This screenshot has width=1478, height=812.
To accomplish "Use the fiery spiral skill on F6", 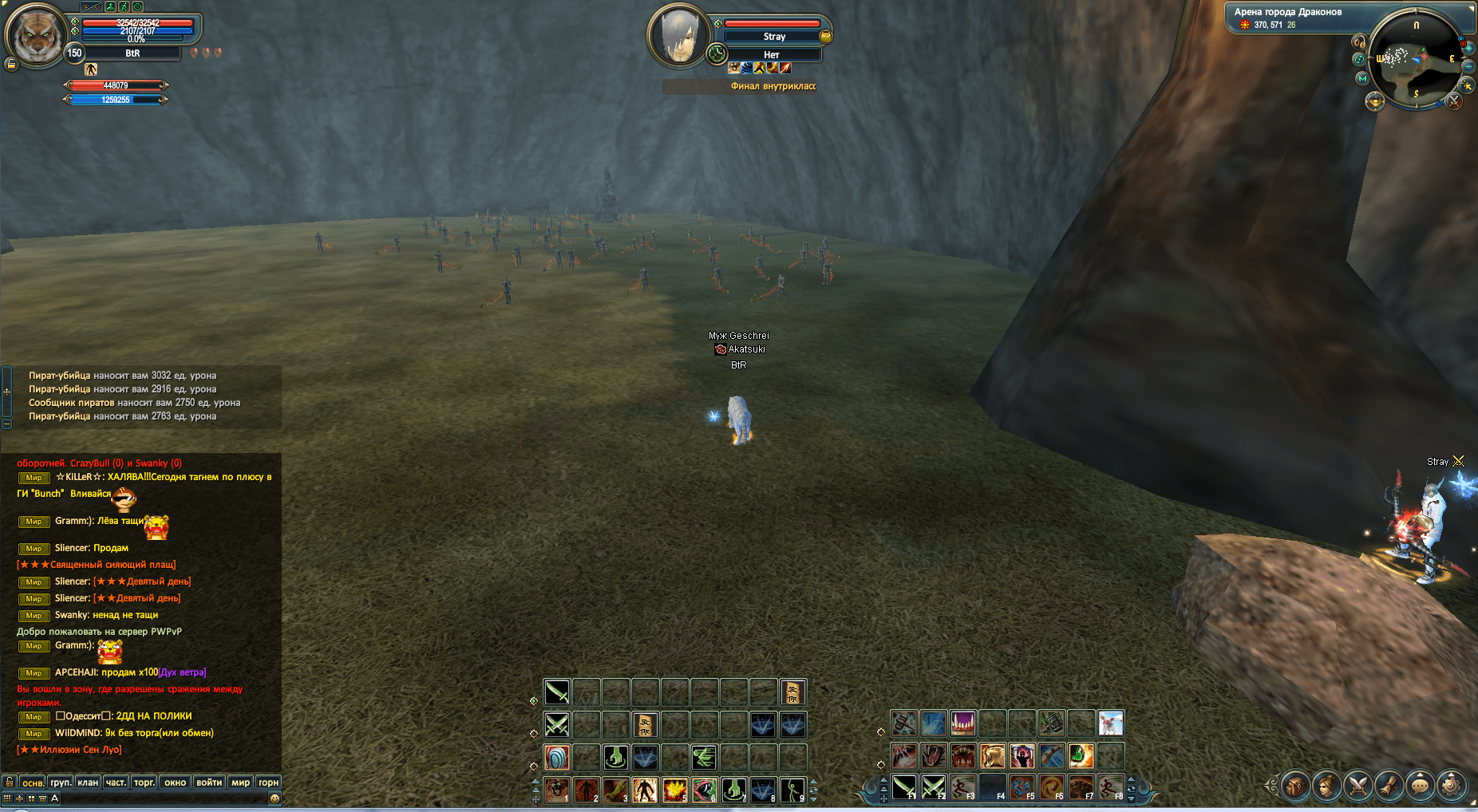I will pyautogui.click(x=1051, y=787).
